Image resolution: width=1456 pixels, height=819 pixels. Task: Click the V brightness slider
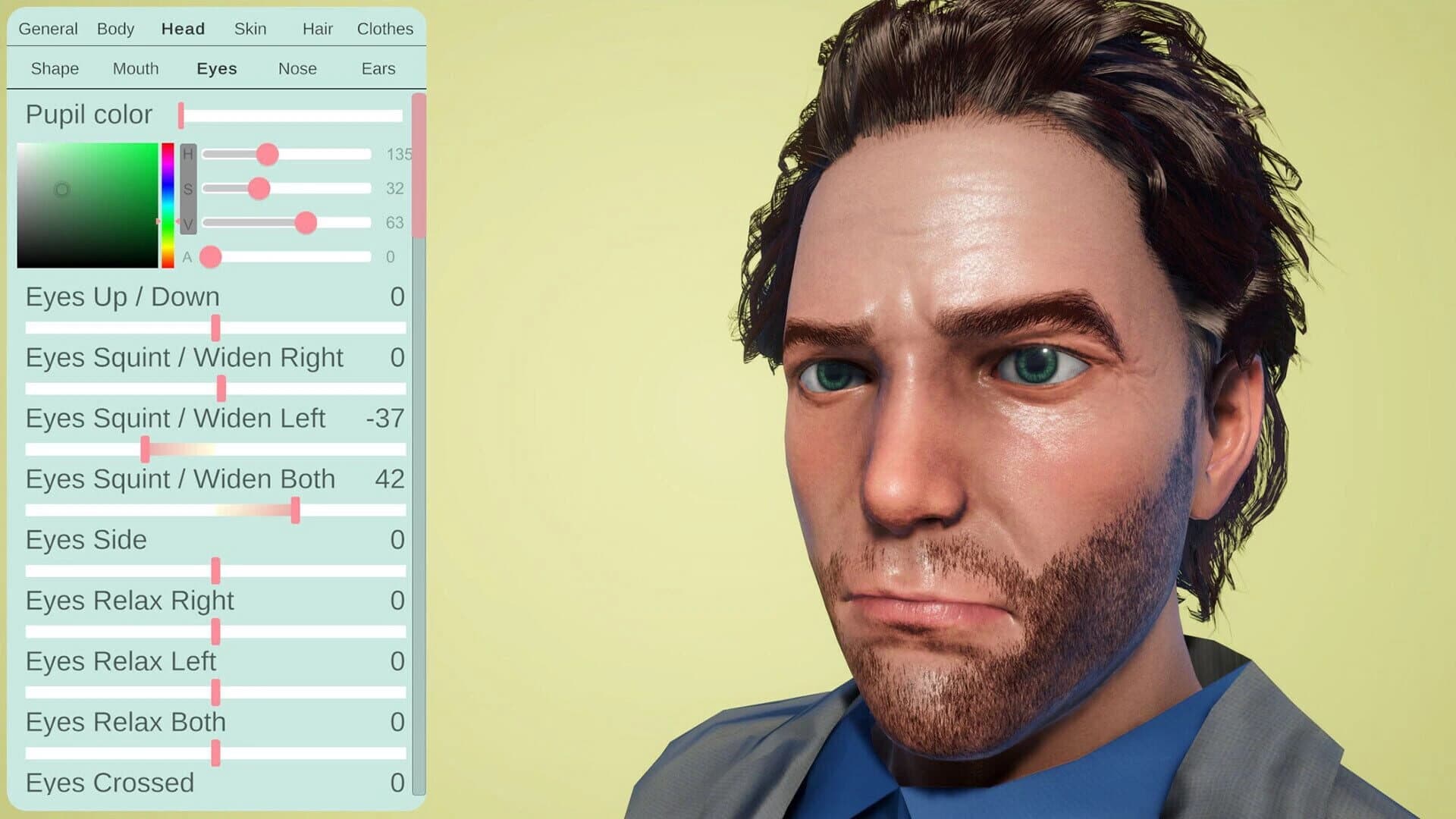coord(307,223)
